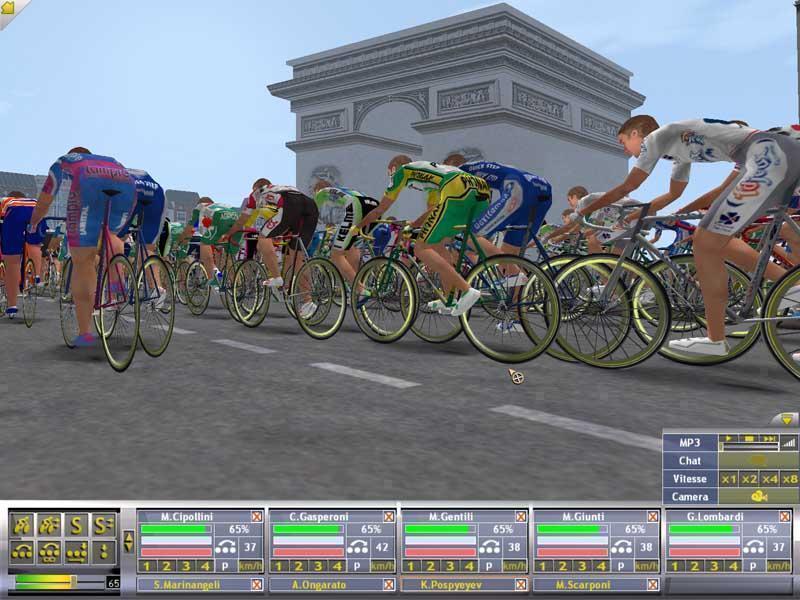The image size is (800, 600).
Task: Close the M.Scarponi rider tab
Action: pyautogui.click(x=653, y=584)
